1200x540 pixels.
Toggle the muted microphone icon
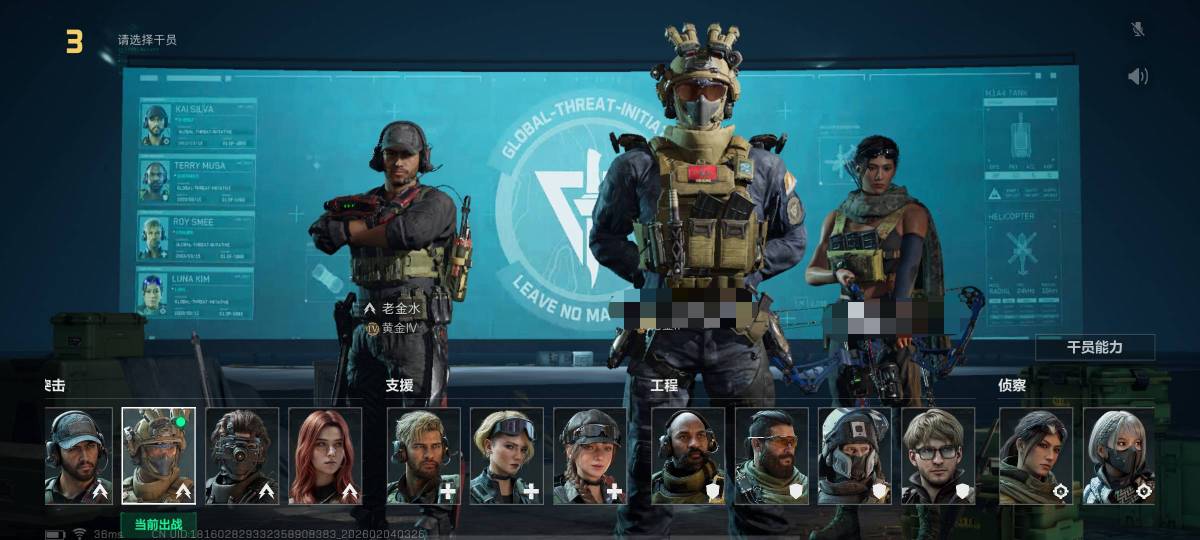[1137, 29]
